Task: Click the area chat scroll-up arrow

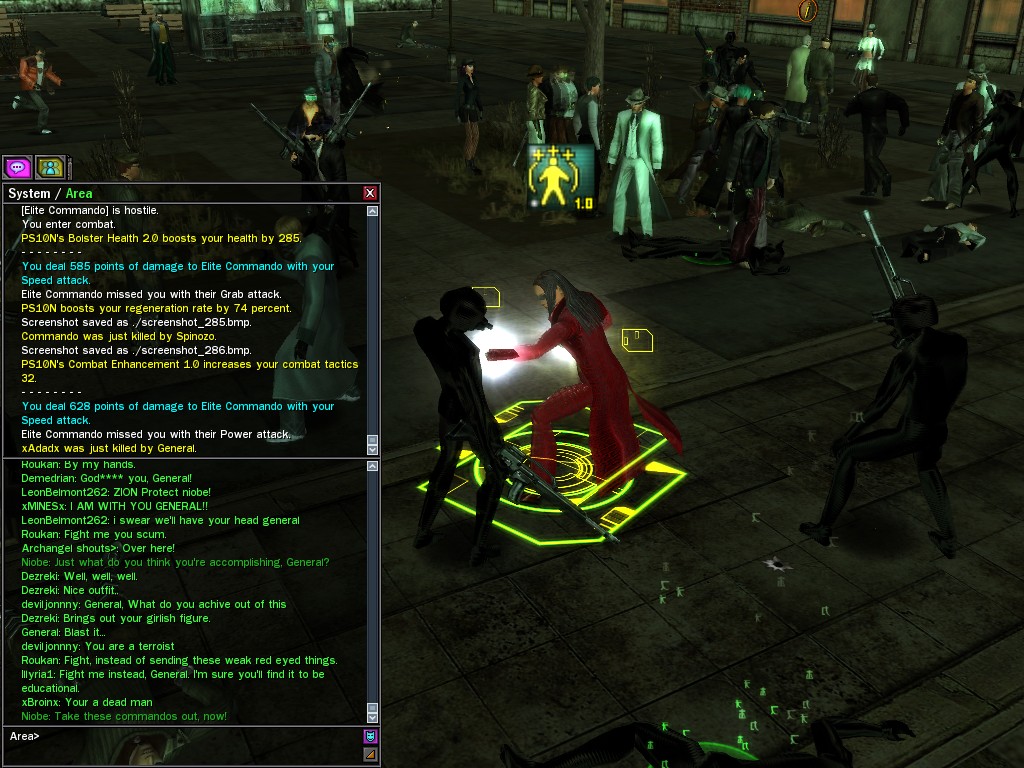Action: pos(373,467)
